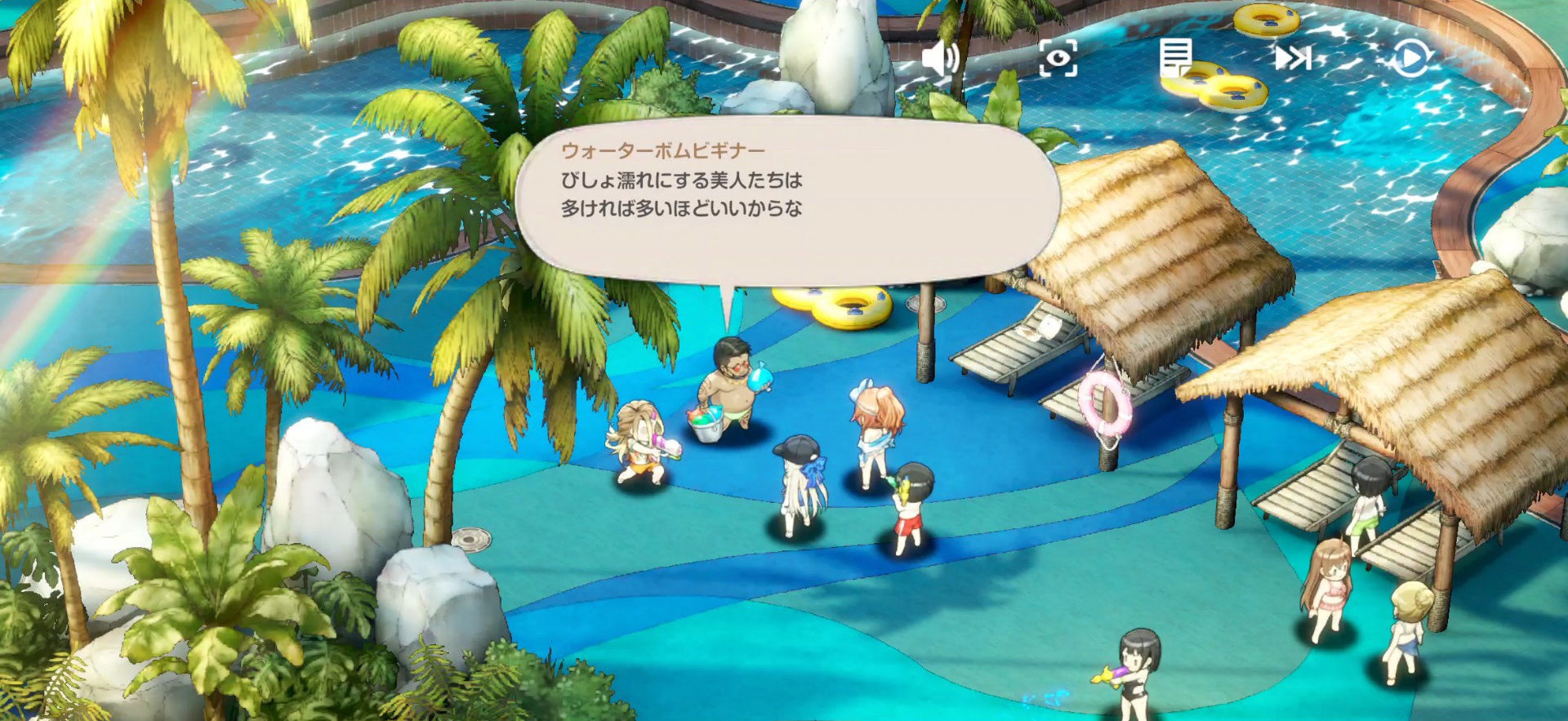Toggle UI visibility with the framed-eye icon
The height and width of the screenshot is (721, 1568).
click(1058, 59)
